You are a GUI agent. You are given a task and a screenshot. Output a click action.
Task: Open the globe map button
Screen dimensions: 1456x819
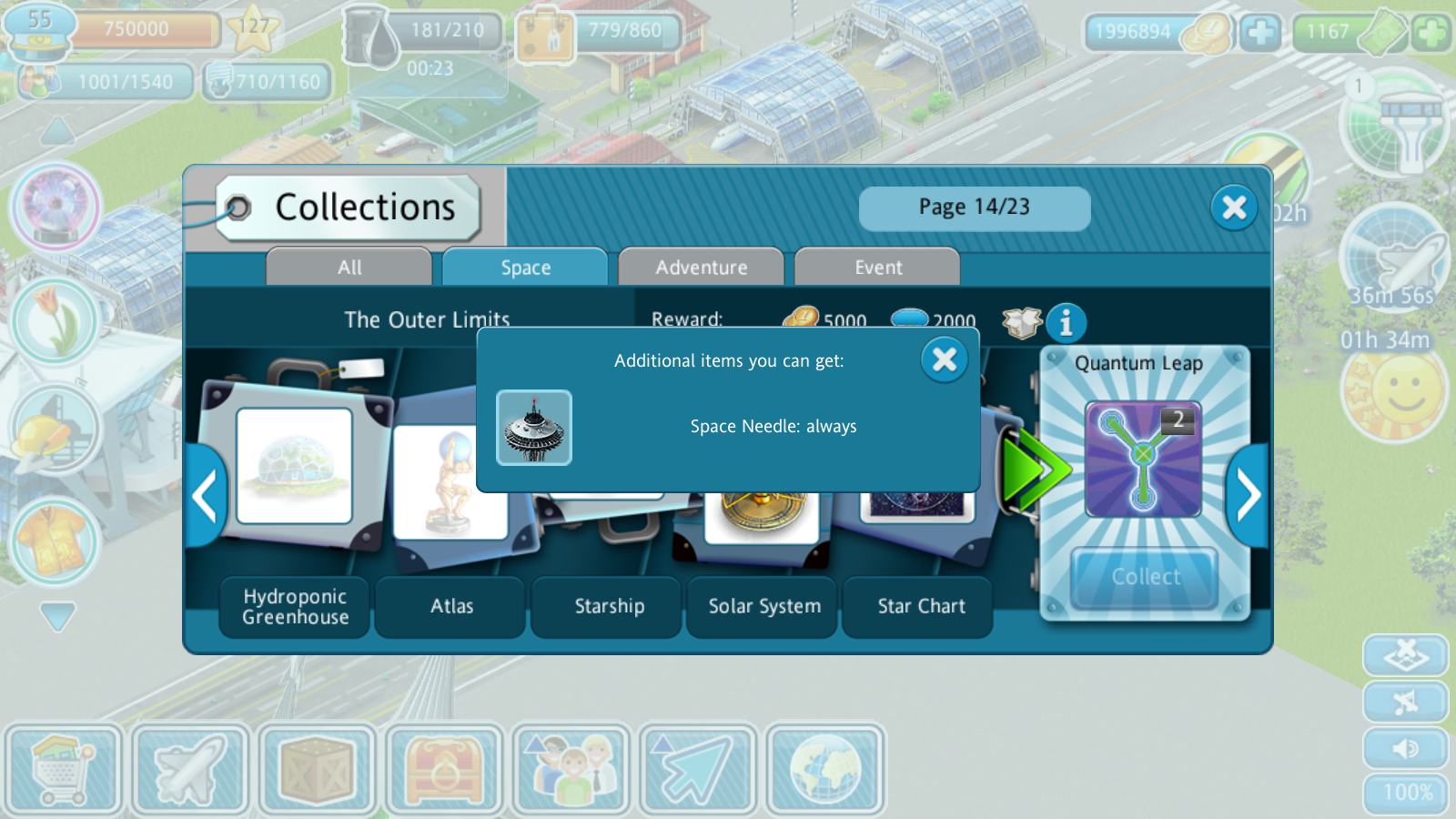824,770
